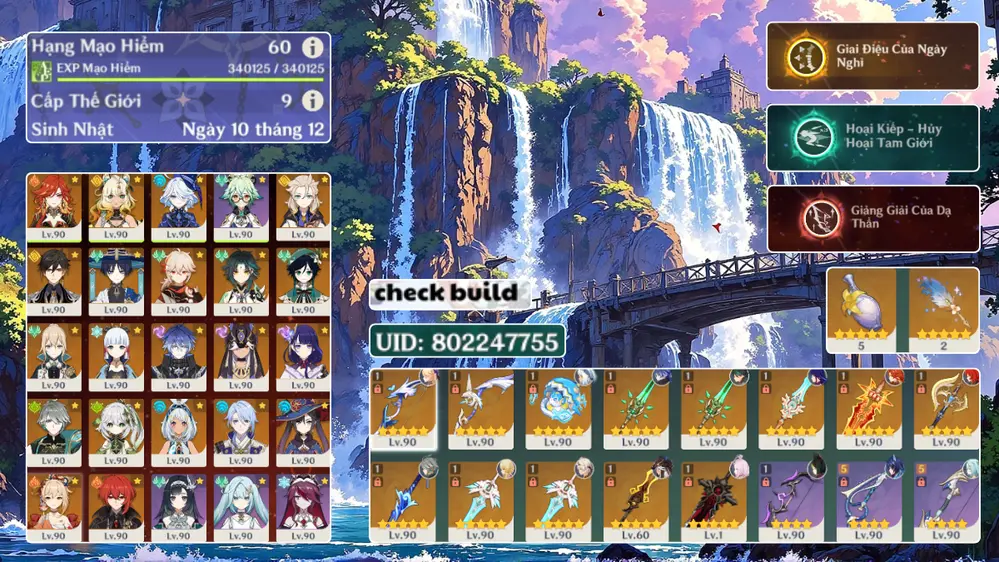Choose the Venti character portrait
The image size is (999, 562).
(x=302, y=277)
